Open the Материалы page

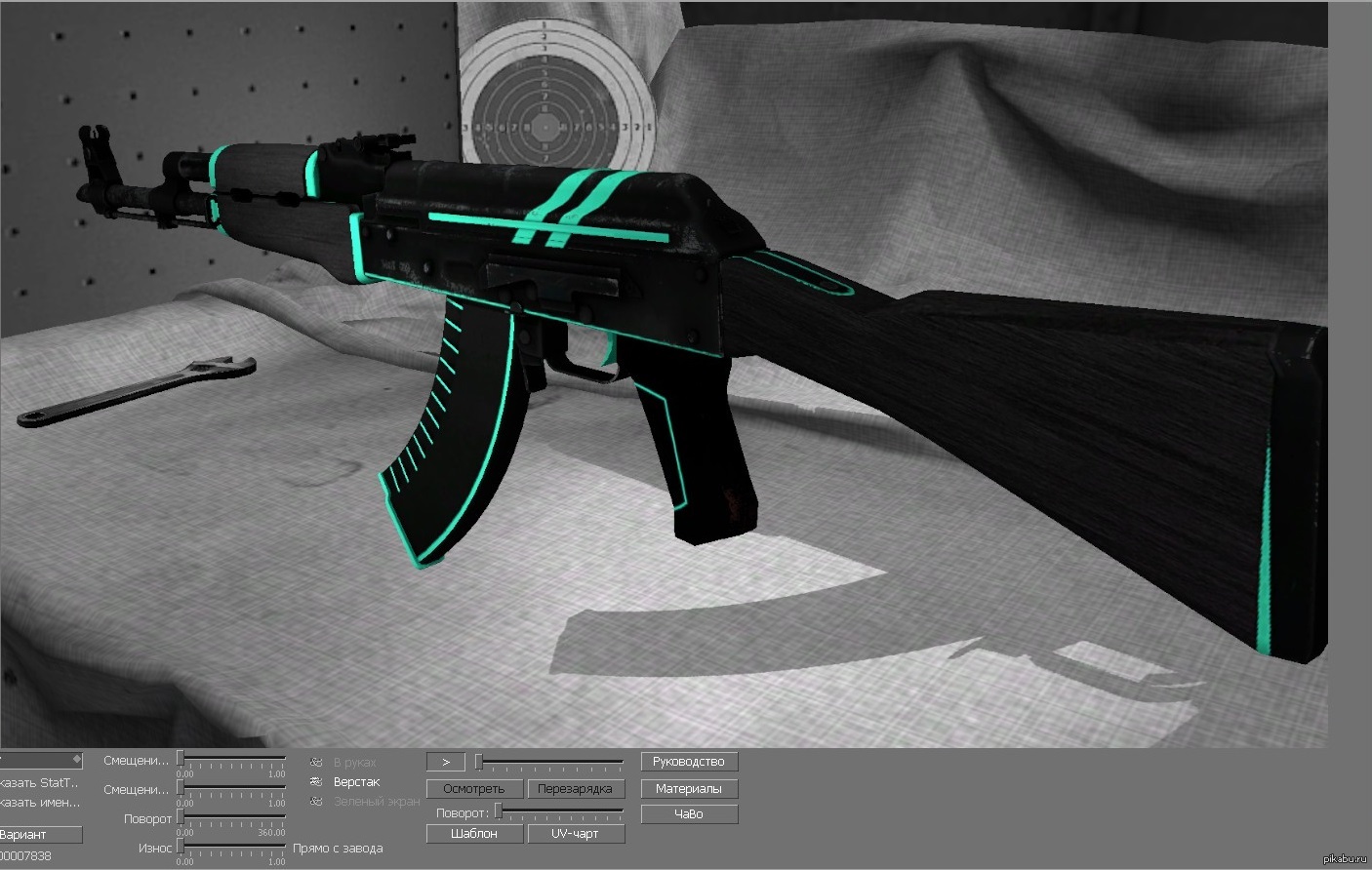point(689,788)
